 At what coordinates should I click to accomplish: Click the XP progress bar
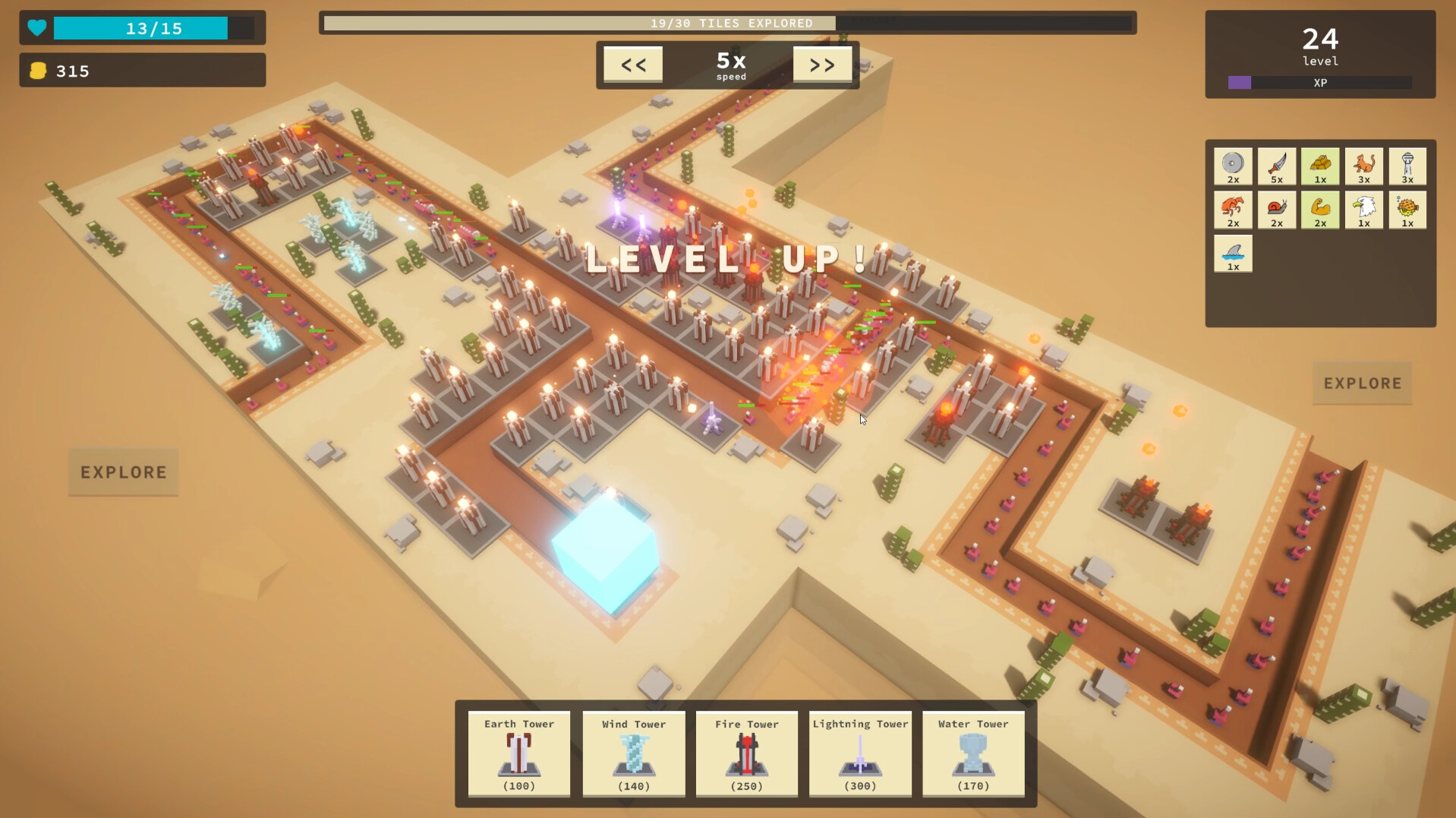click(x=1319, y=81)
